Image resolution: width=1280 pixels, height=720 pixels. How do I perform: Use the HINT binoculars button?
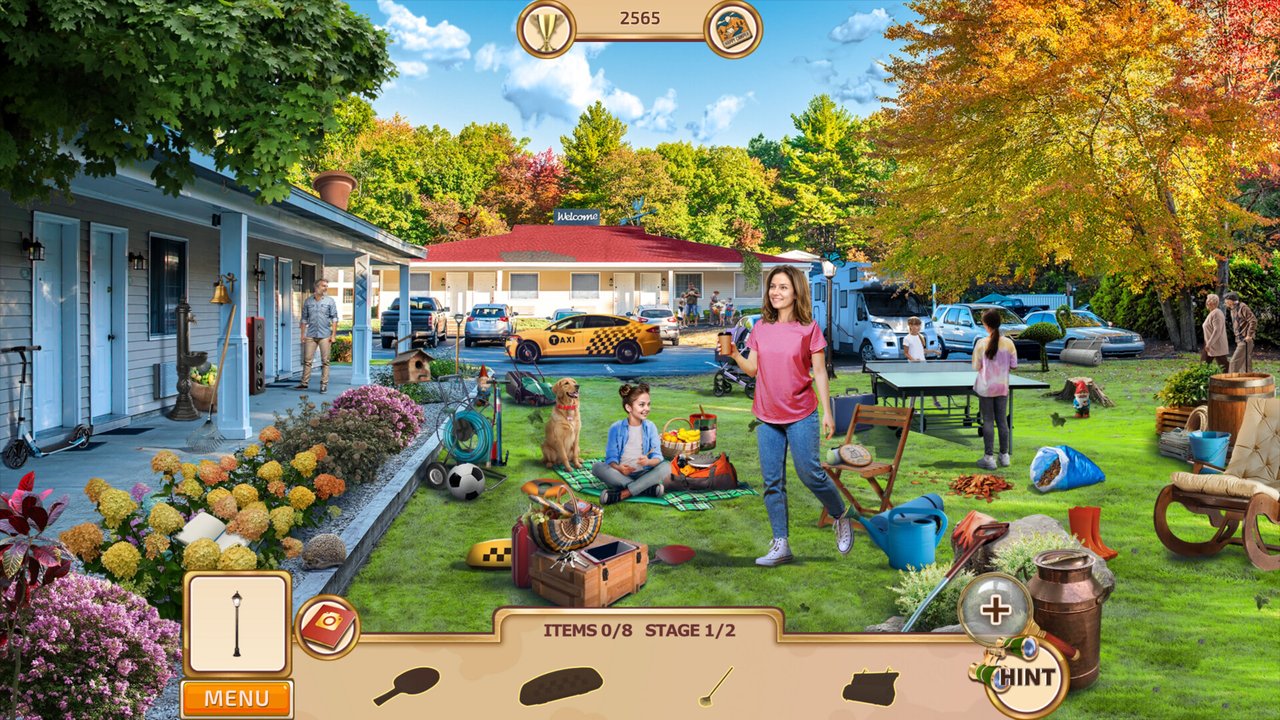(x=1023, y=678)
